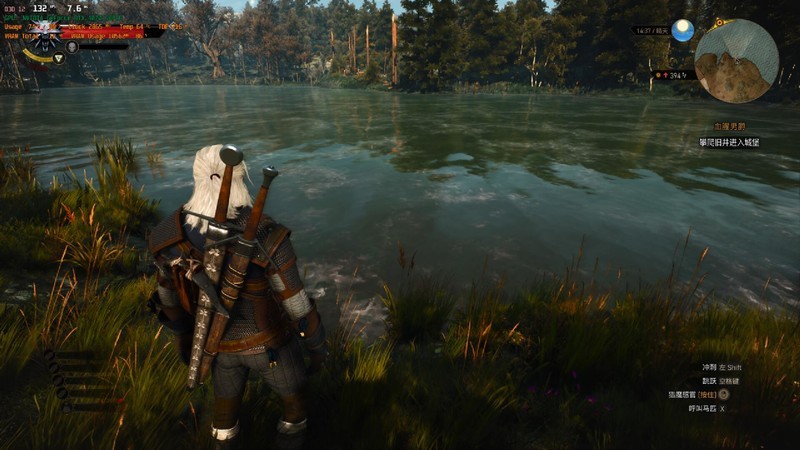Select the objective 攀爬旧井进入城堡
Viewport: 800px width, 450px height.
pyautogui.click(x=736, y=143)
